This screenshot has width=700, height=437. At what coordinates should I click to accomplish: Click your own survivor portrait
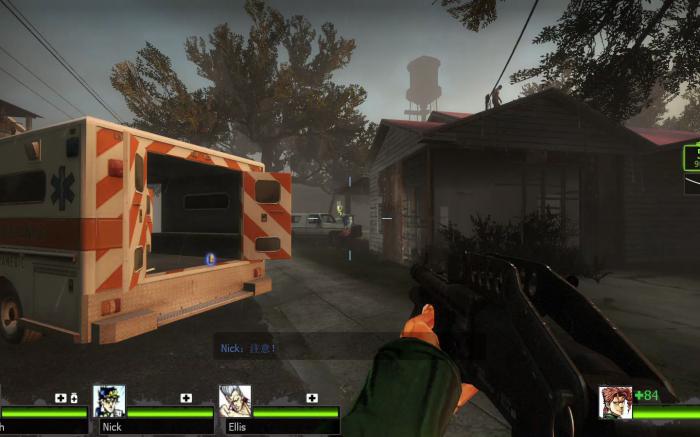click(615, 402)
